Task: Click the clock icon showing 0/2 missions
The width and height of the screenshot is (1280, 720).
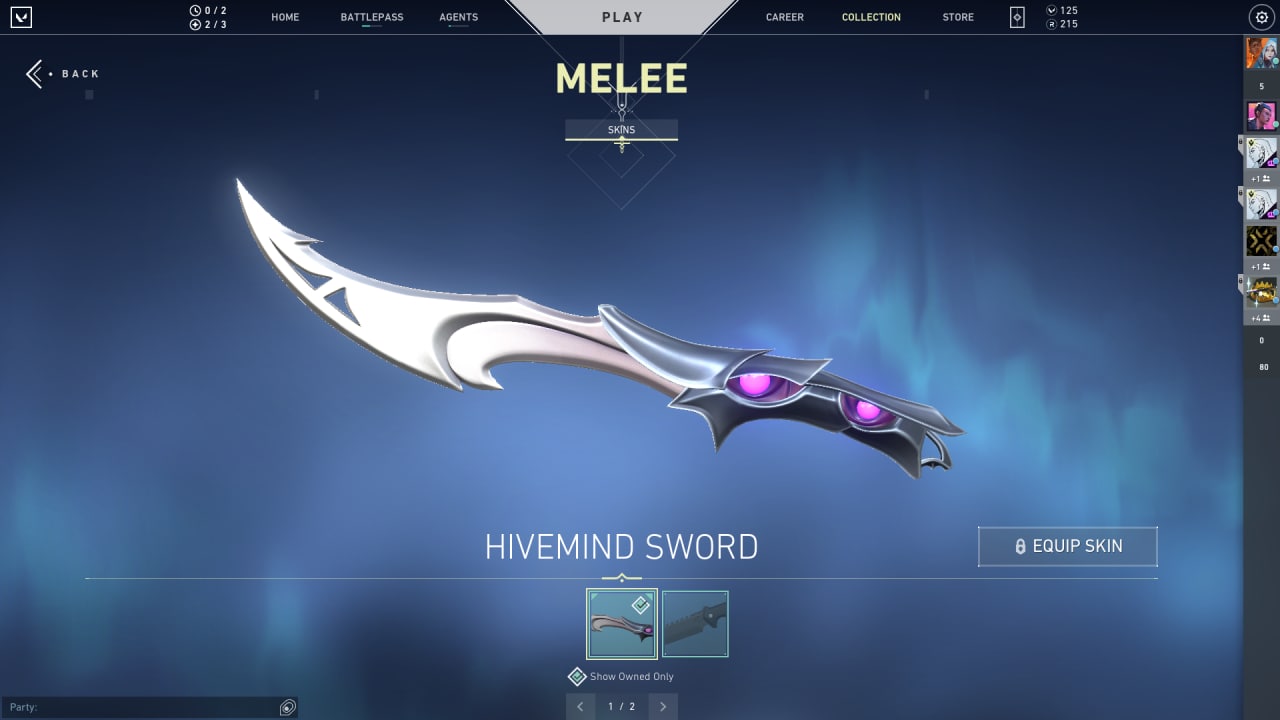Action: 195,9
